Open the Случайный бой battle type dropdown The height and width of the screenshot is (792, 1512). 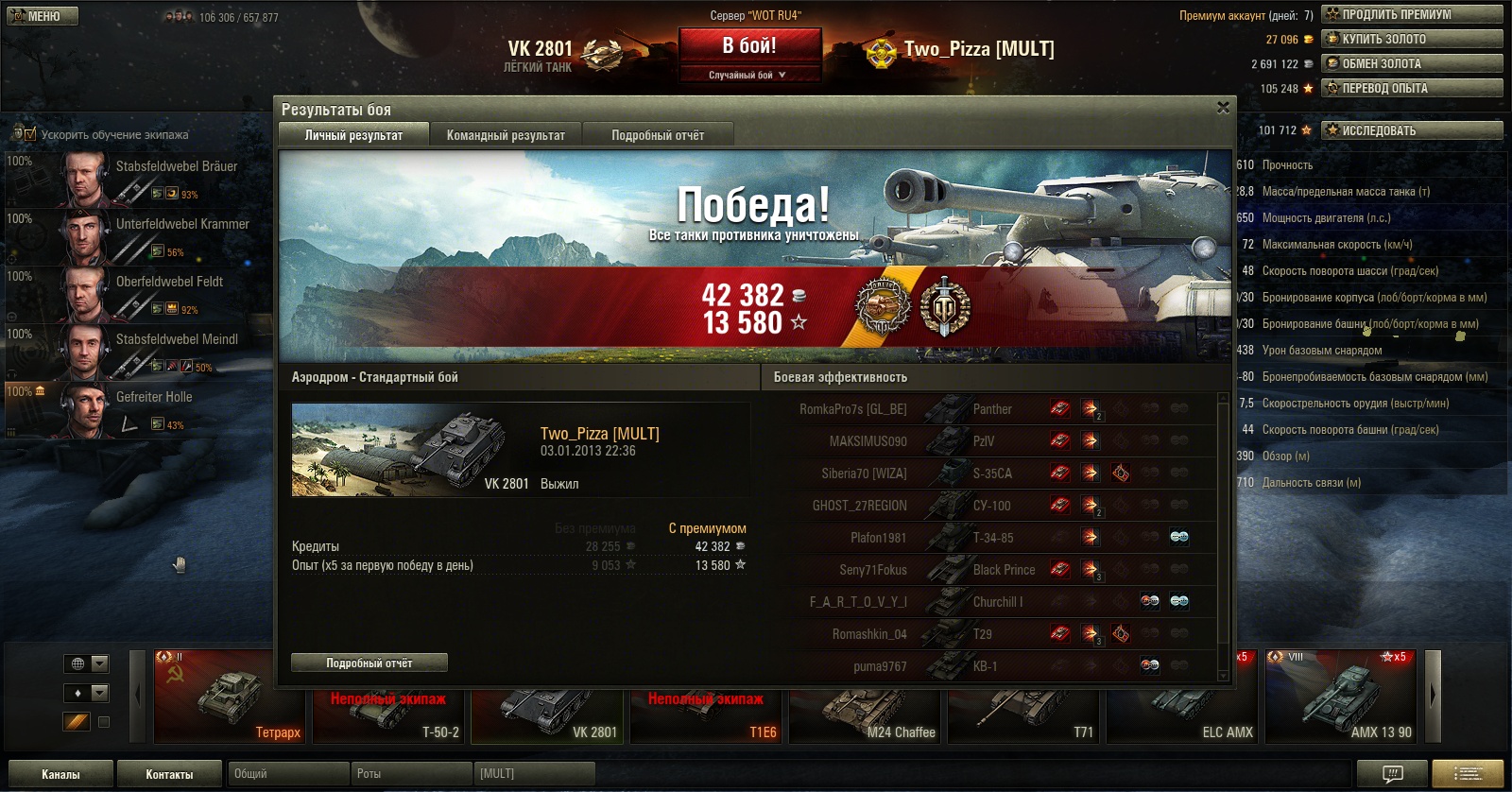[749, 75]
